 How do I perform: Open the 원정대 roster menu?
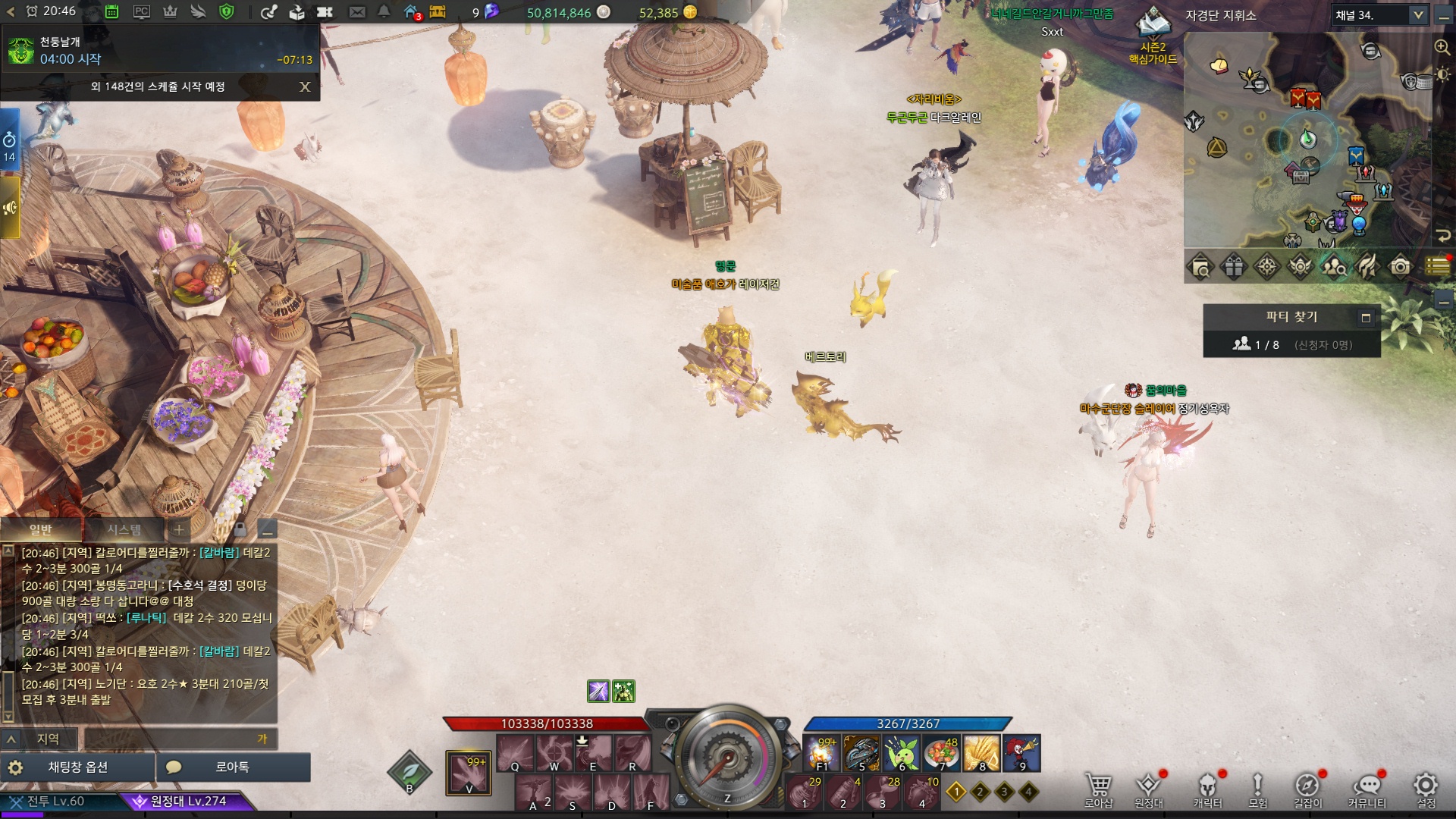(x=1148, y=790)
